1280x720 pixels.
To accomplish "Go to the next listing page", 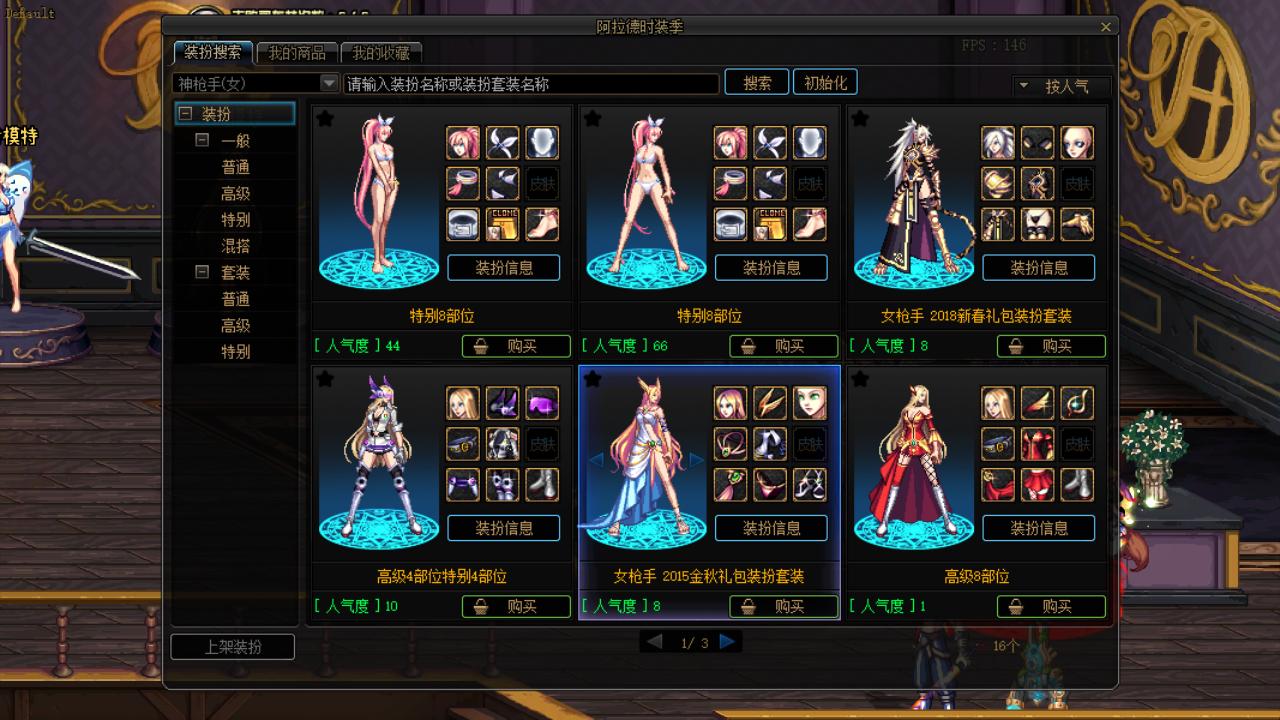I will pyautogui.click(x=728, y=642).
